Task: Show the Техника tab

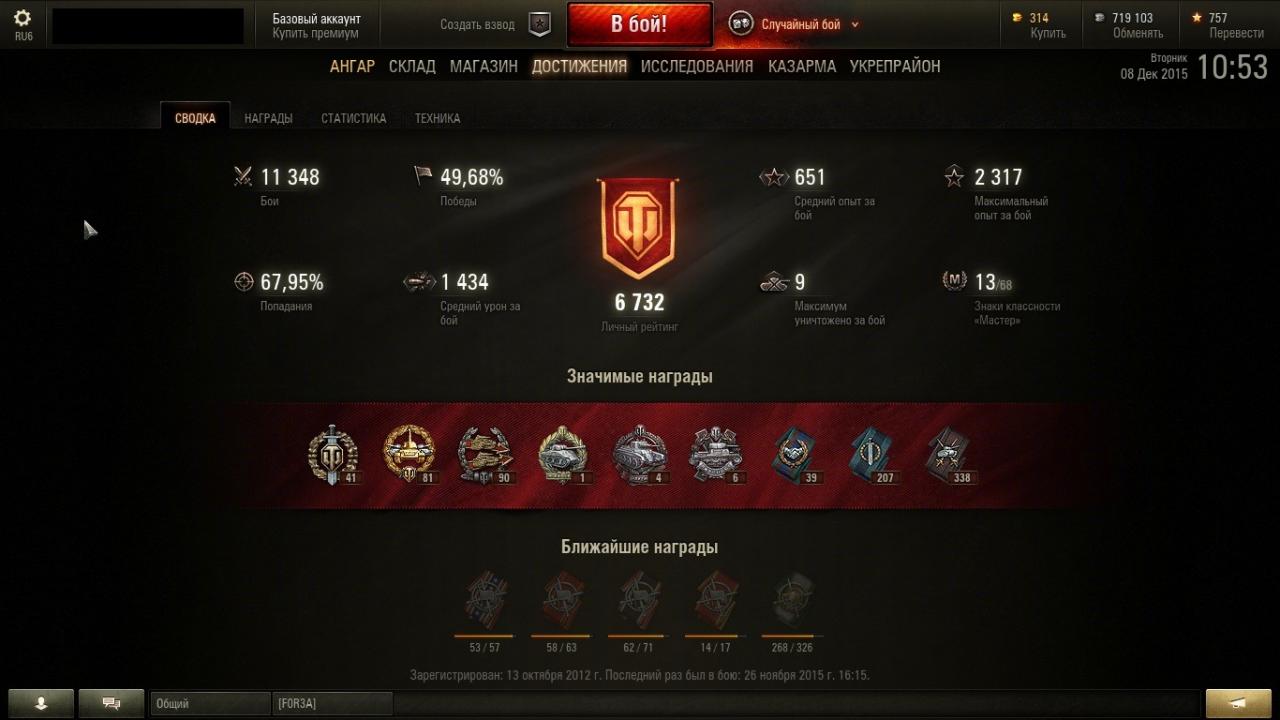Action: pos(437,118)
